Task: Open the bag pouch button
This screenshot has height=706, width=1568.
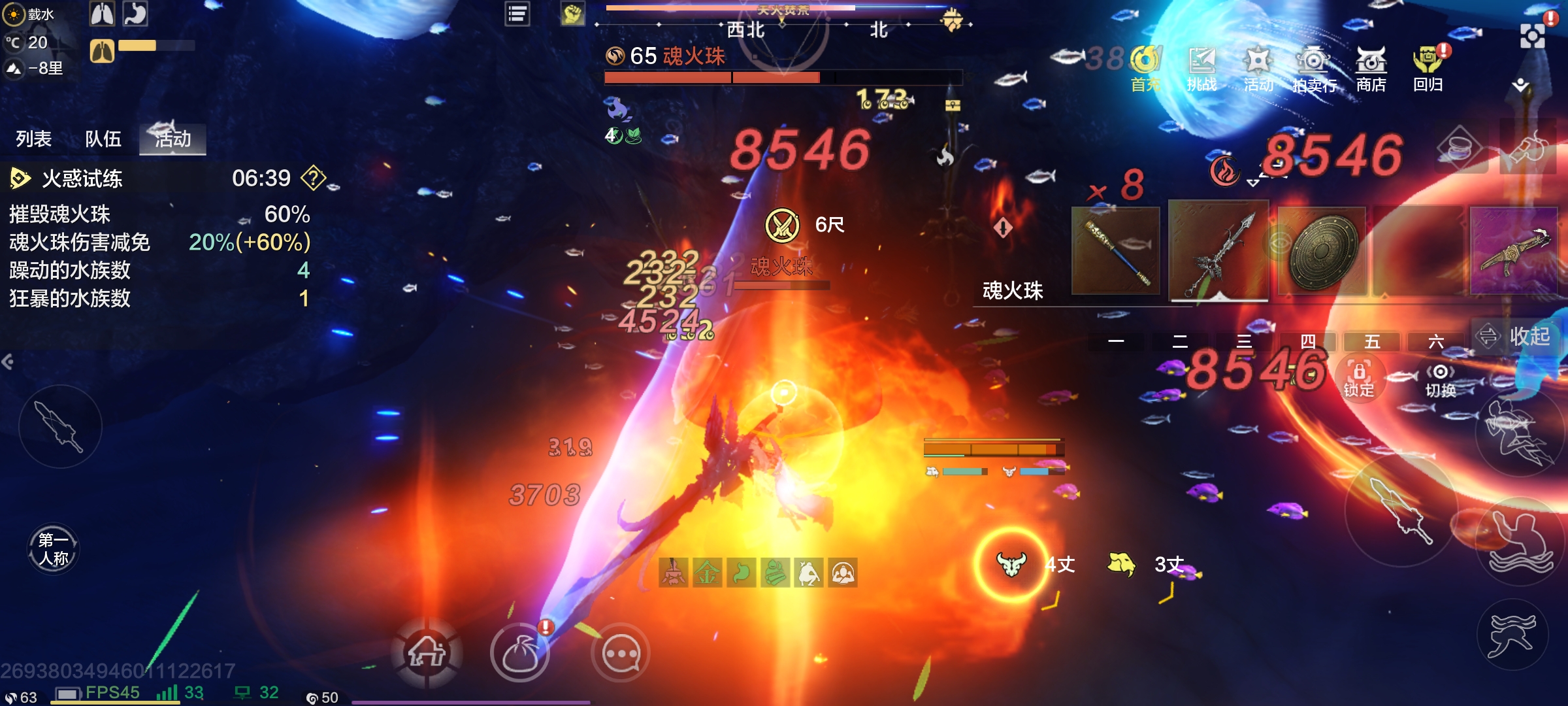Action: pos(520,653)
